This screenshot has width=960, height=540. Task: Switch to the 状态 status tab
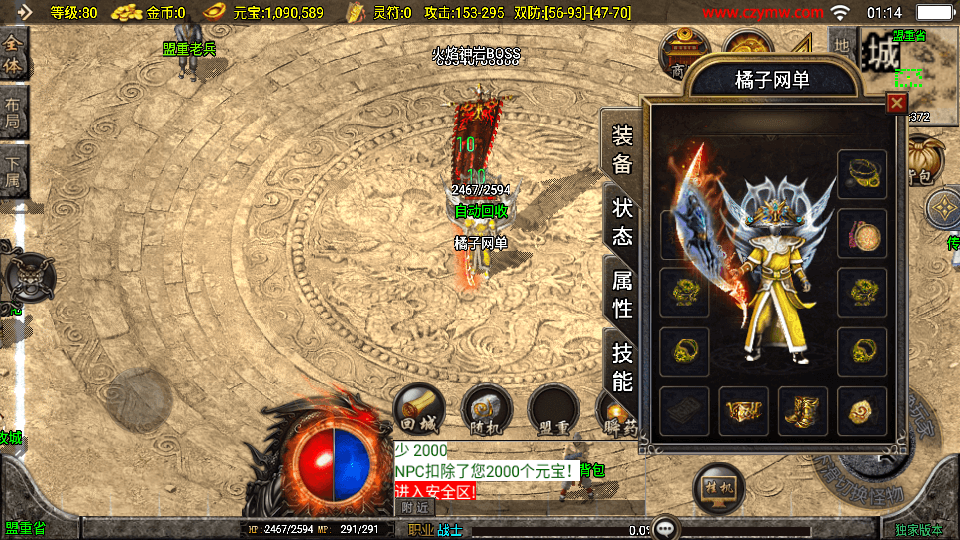(x=622, y=221)
